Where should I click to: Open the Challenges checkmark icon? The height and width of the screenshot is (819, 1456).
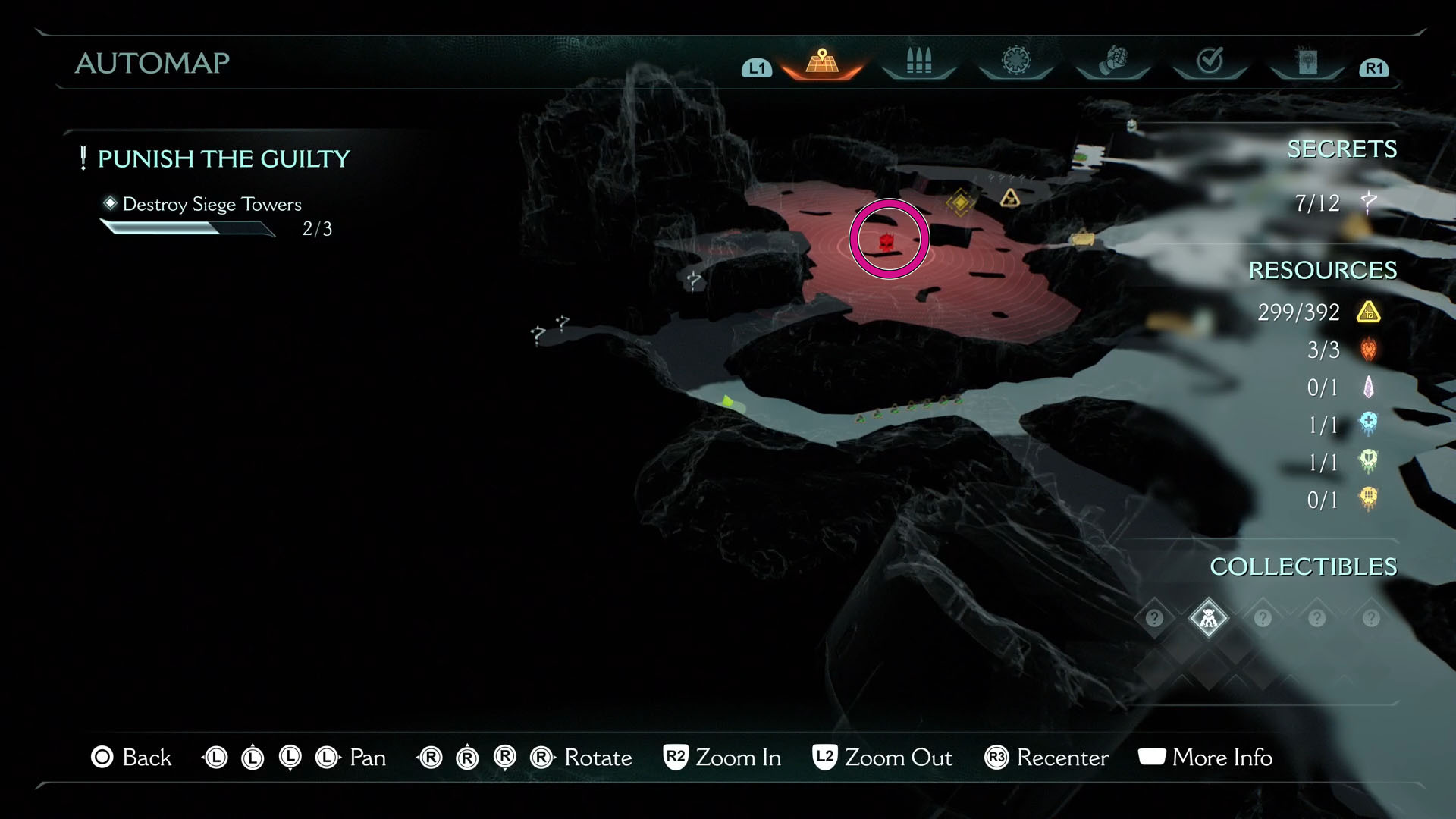[1210, 59]
